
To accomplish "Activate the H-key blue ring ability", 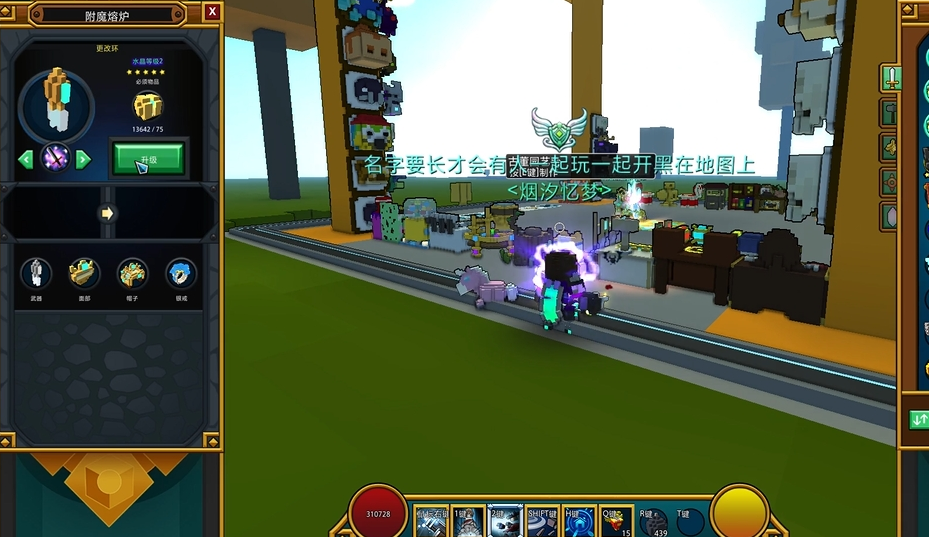I will click(x=579, y=520).
